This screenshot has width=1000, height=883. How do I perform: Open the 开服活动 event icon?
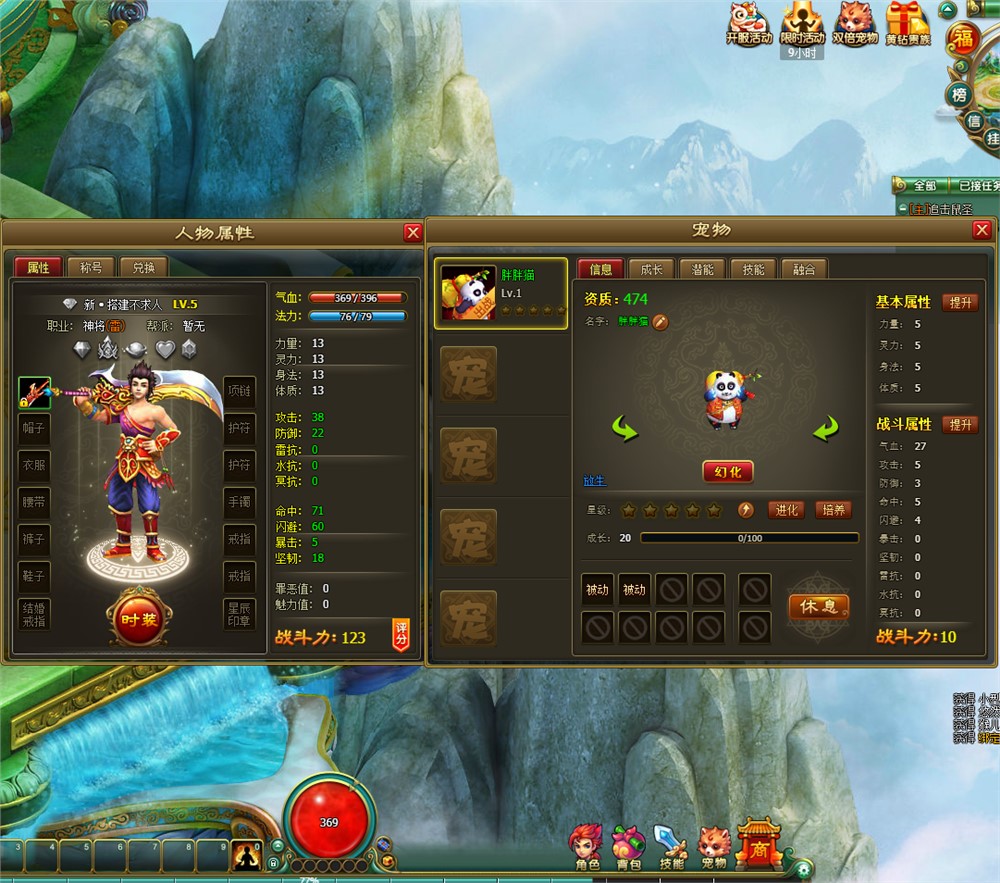(x=748, y=24)
